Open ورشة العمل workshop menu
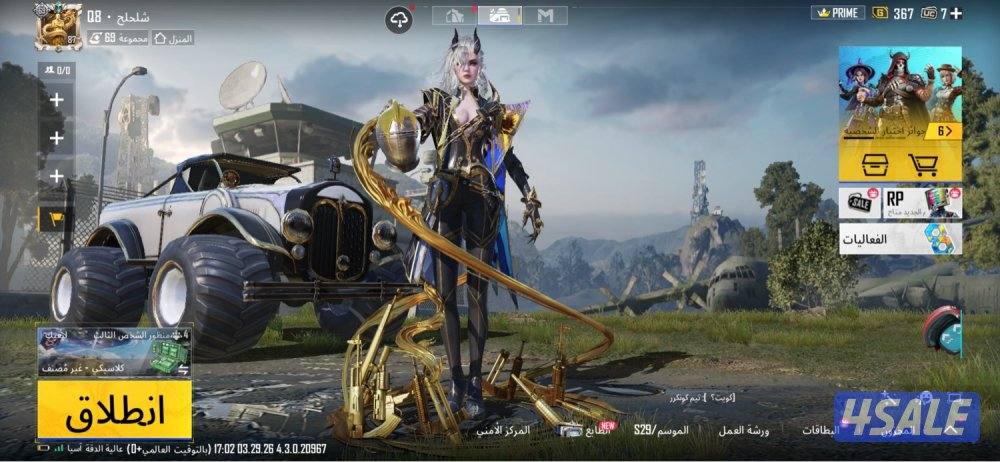1000x462 pixels. pyautogui.click(x=744, y=430)
